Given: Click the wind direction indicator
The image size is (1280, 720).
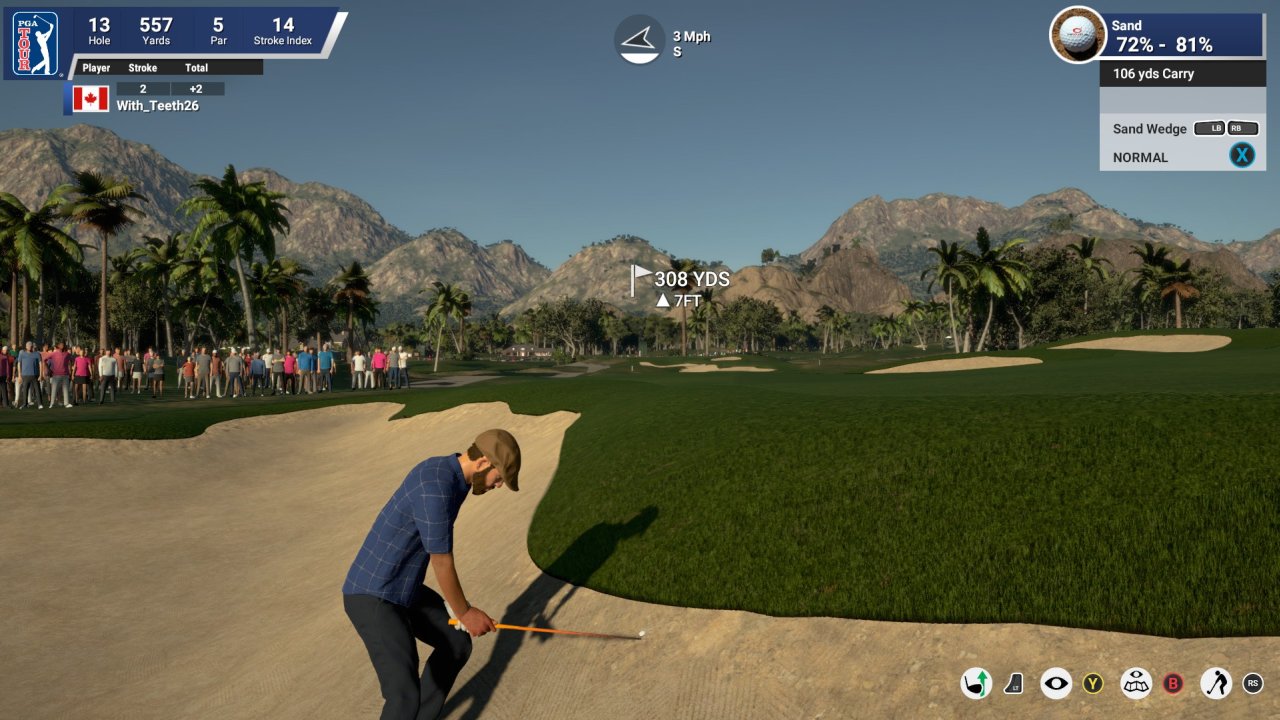Looking at the screenshot, I should (639, 40).
